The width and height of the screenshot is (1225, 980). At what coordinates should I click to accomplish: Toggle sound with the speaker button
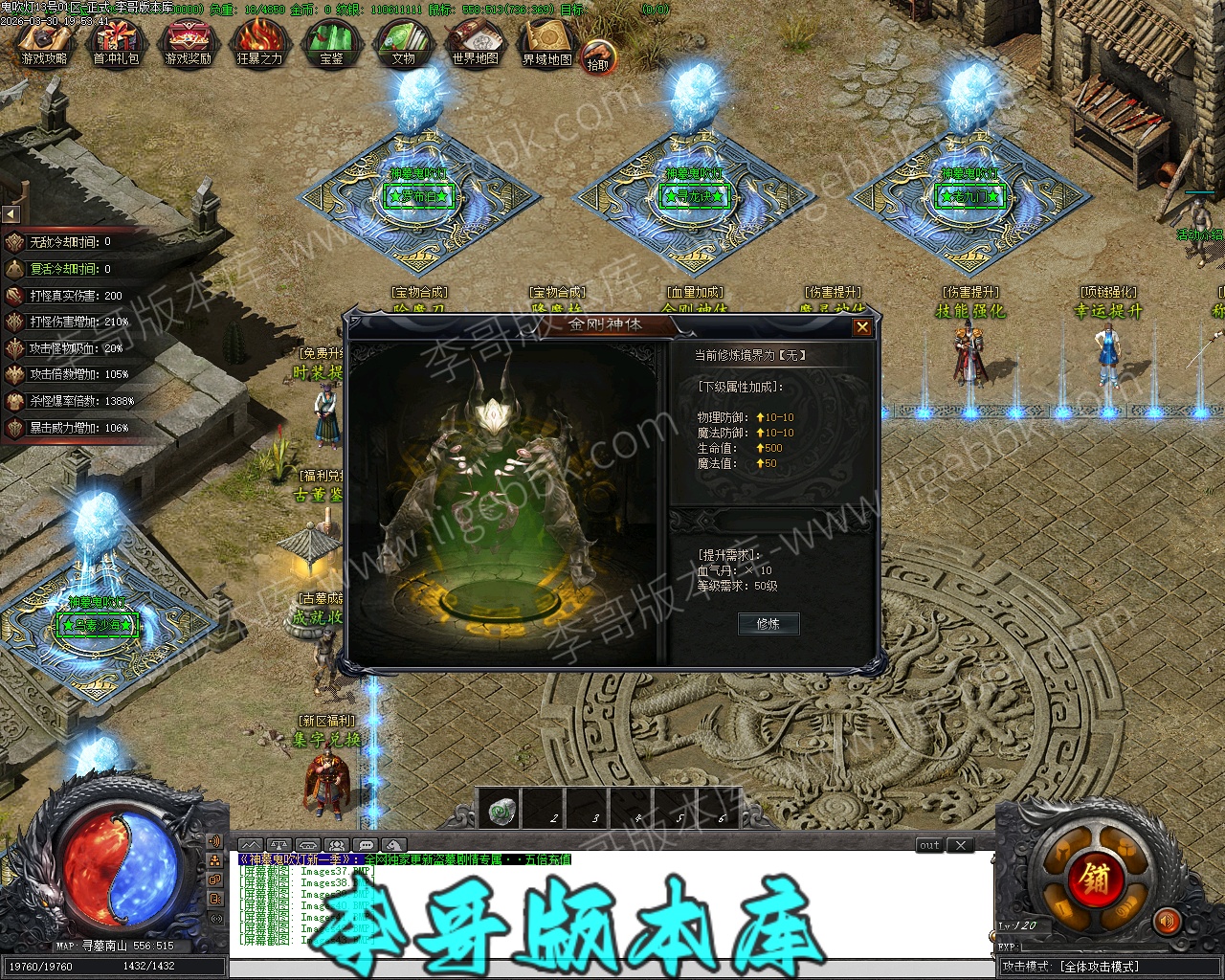point(1167,922)
